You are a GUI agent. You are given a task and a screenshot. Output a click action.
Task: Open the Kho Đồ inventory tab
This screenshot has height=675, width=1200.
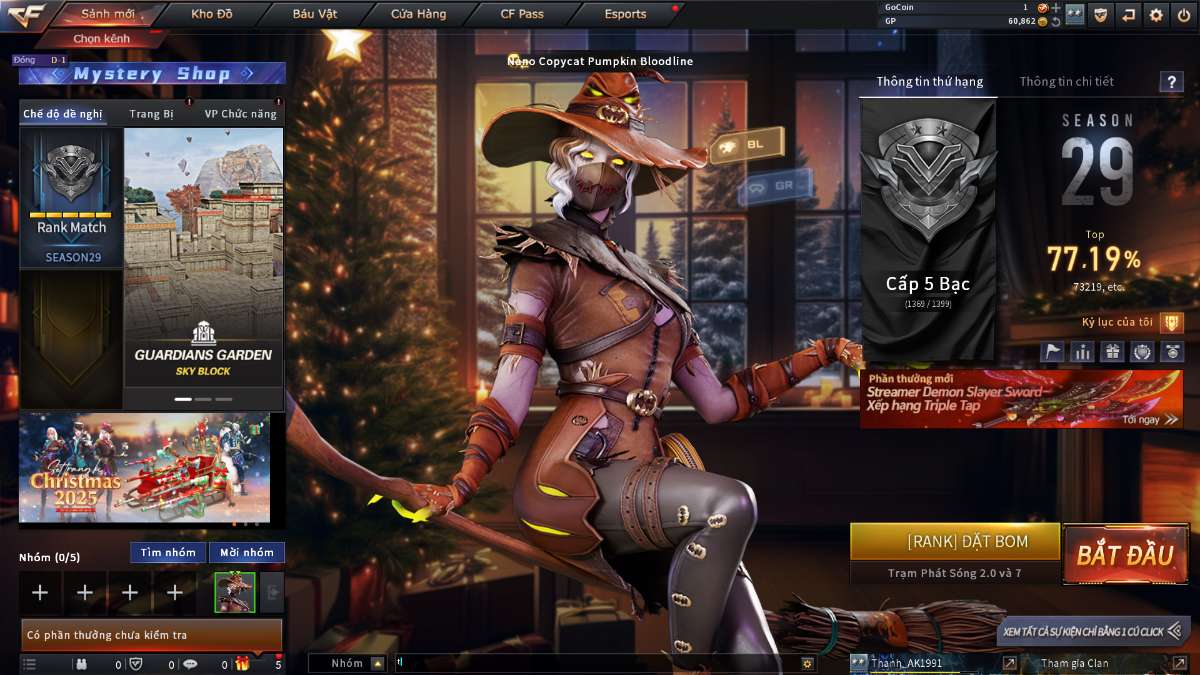213,14
